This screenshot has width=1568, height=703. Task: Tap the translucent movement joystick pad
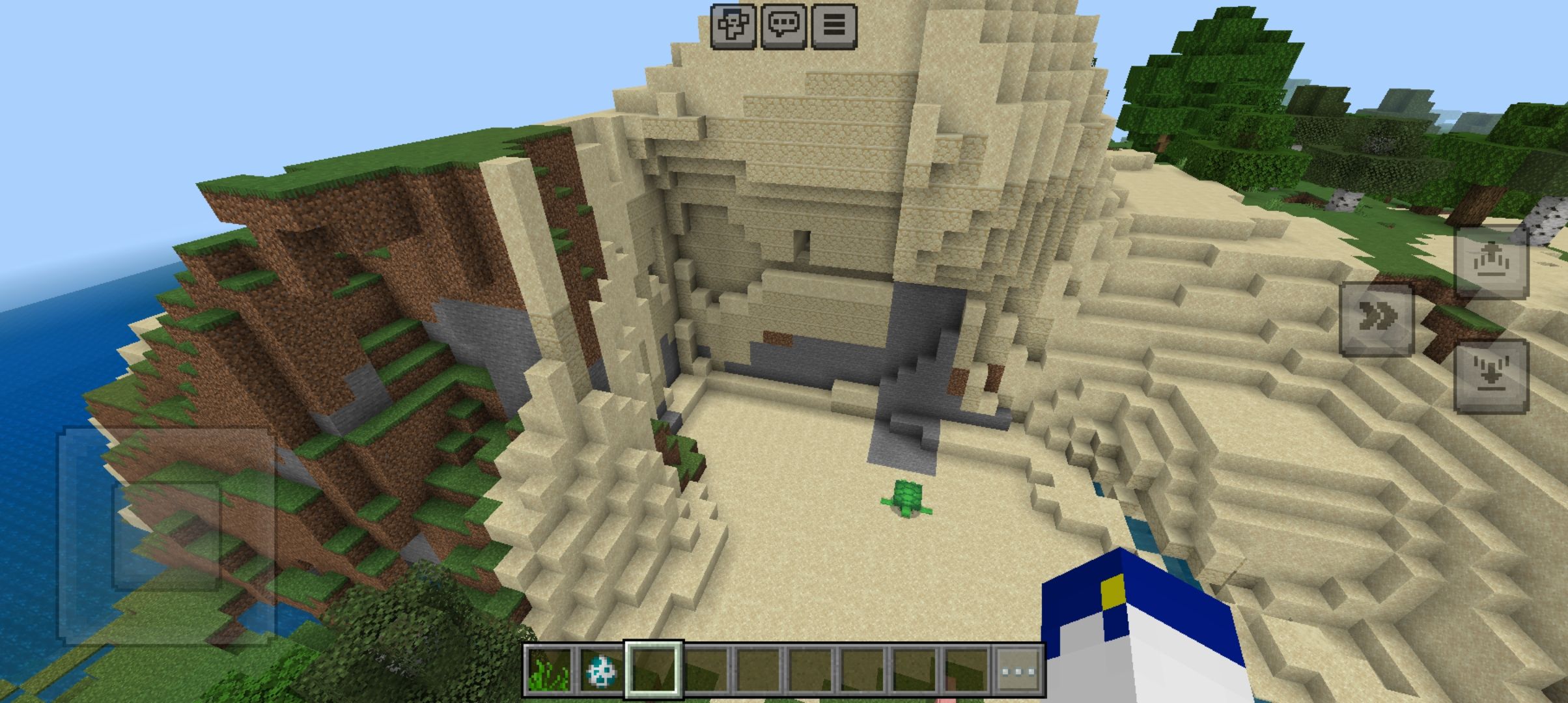pyautogui.click(x=167, y=535)
